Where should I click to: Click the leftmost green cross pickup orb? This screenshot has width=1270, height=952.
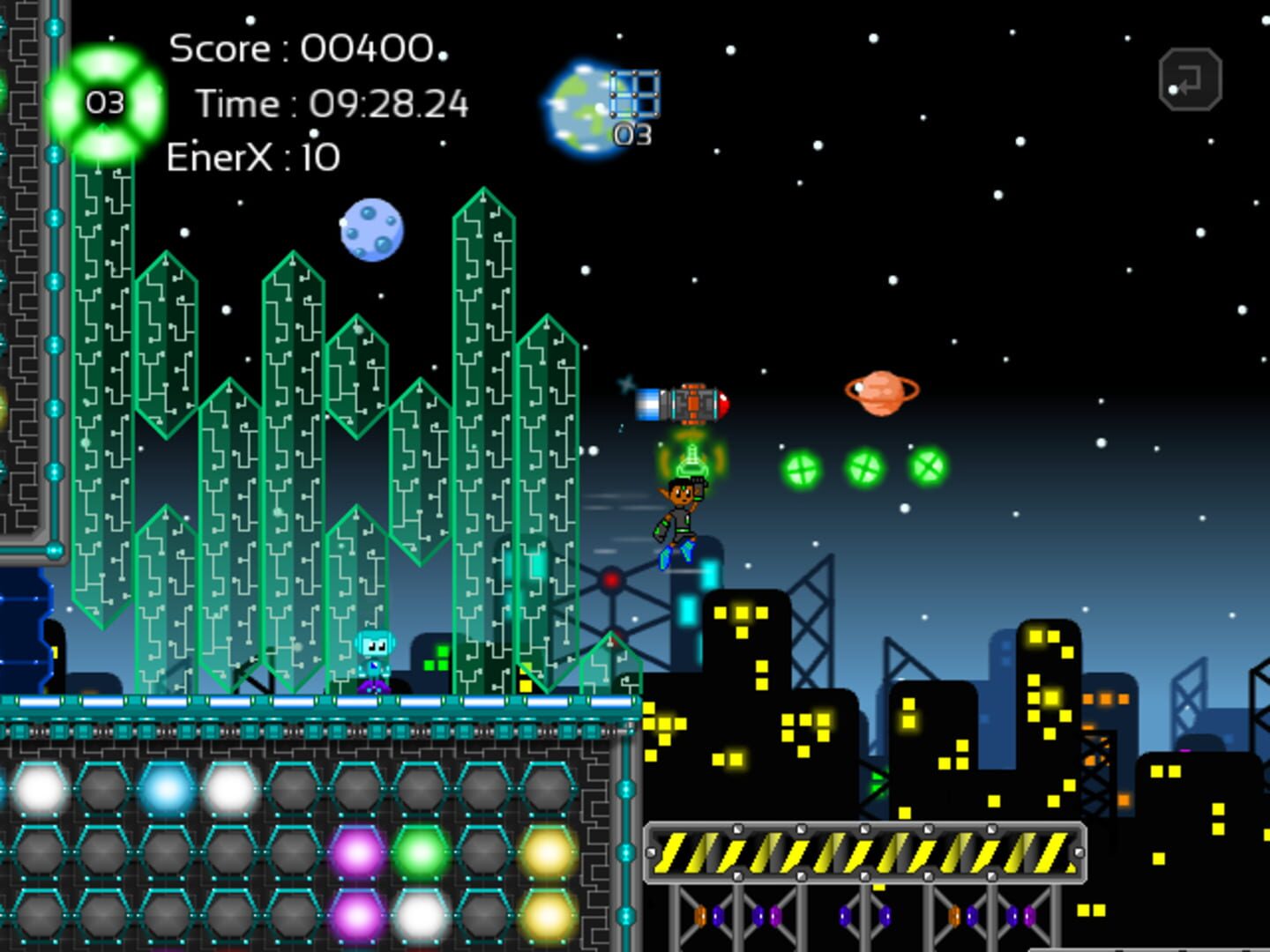(803, 469)
